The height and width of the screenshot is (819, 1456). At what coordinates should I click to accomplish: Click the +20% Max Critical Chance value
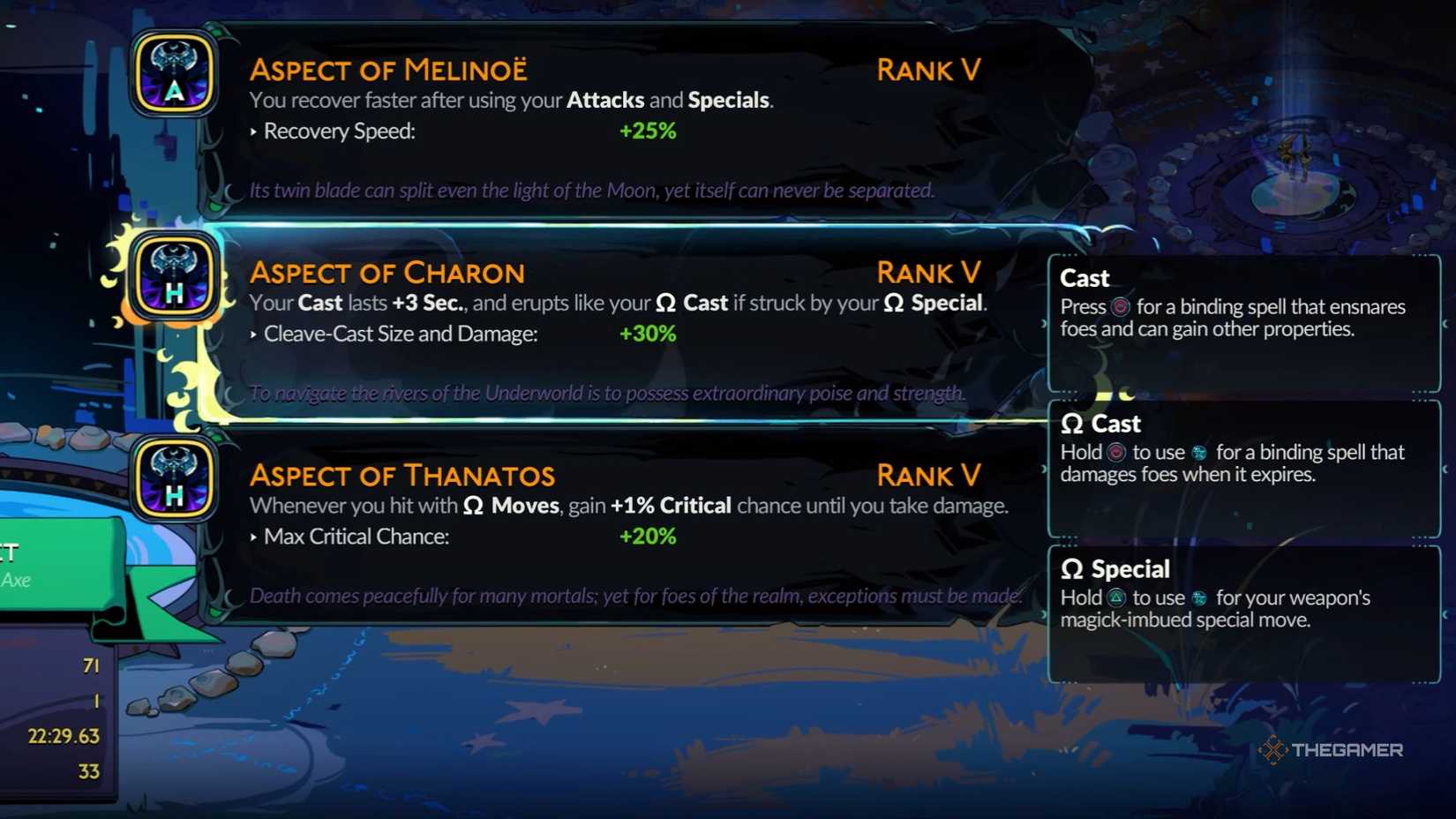coord(647,536)
